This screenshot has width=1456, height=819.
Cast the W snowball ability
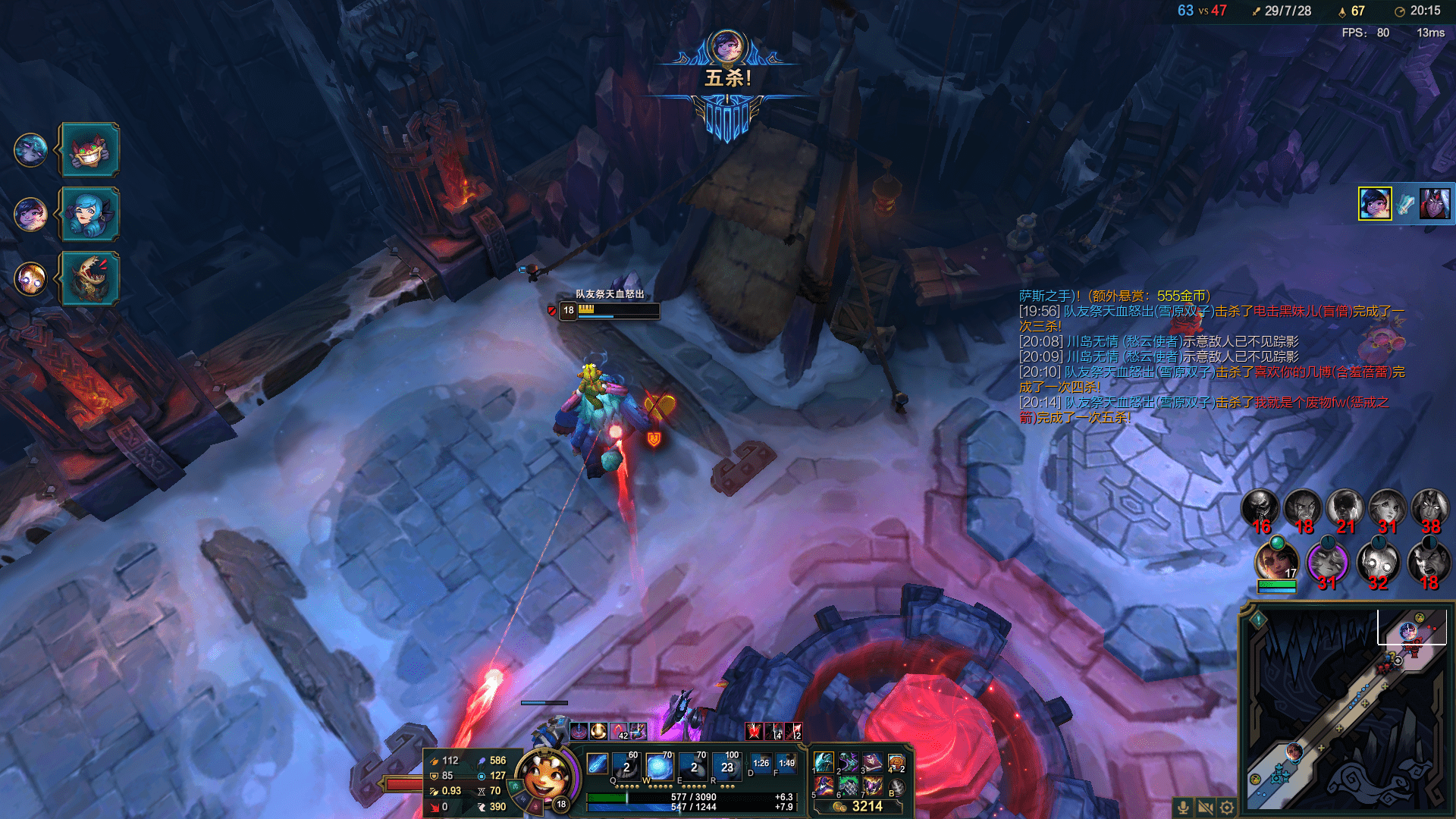[x=658, y=767]
